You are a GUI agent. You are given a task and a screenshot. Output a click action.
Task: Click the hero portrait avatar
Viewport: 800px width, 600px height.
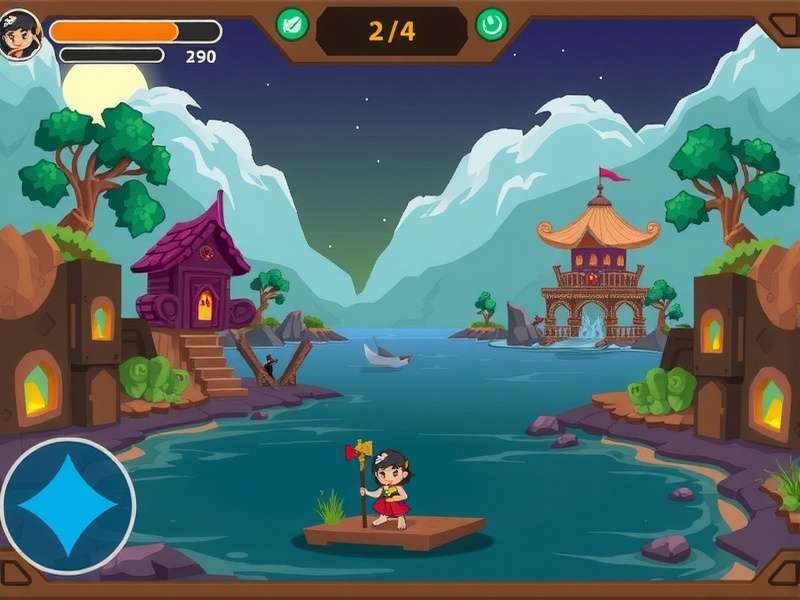tap(19, 35)
